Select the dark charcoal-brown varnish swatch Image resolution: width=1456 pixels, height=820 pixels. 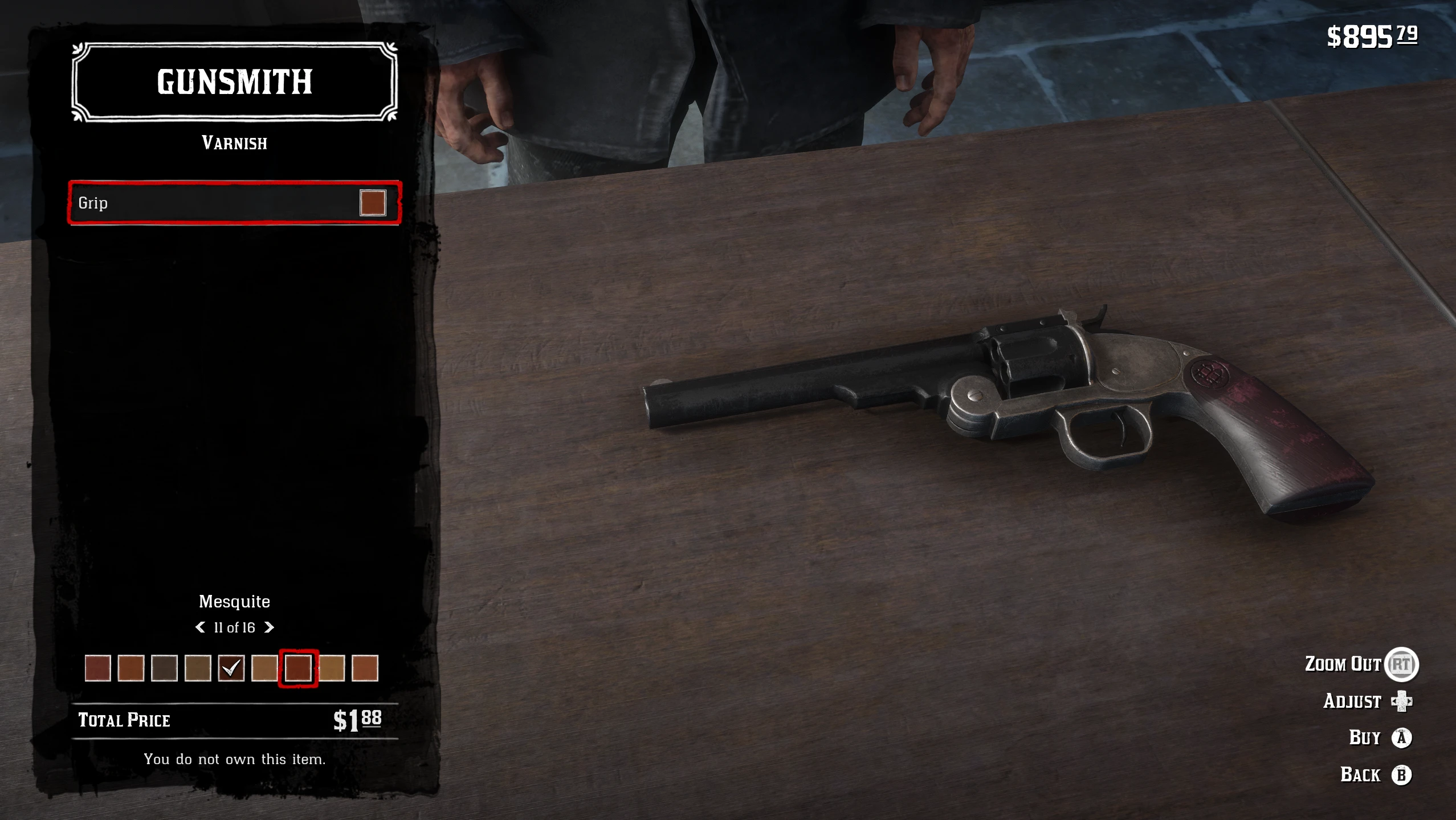164,668
